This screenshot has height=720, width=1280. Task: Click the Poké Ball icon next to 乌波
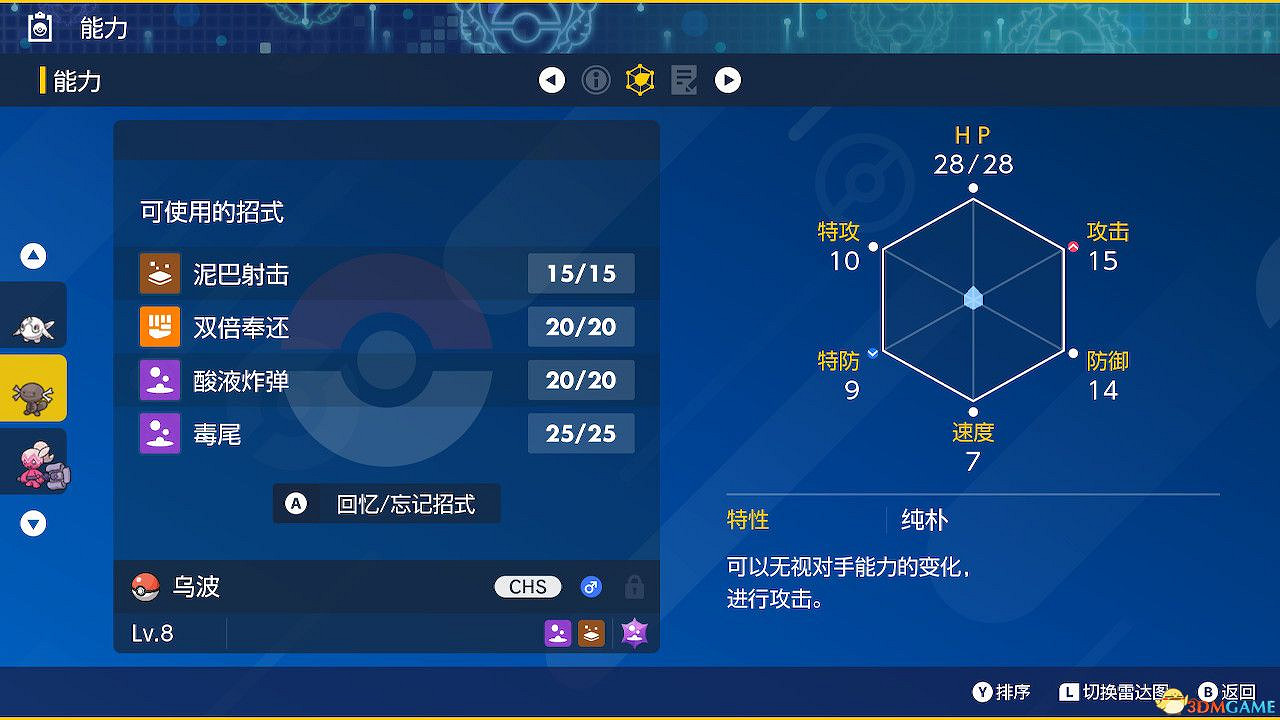[x=145, y=587]
